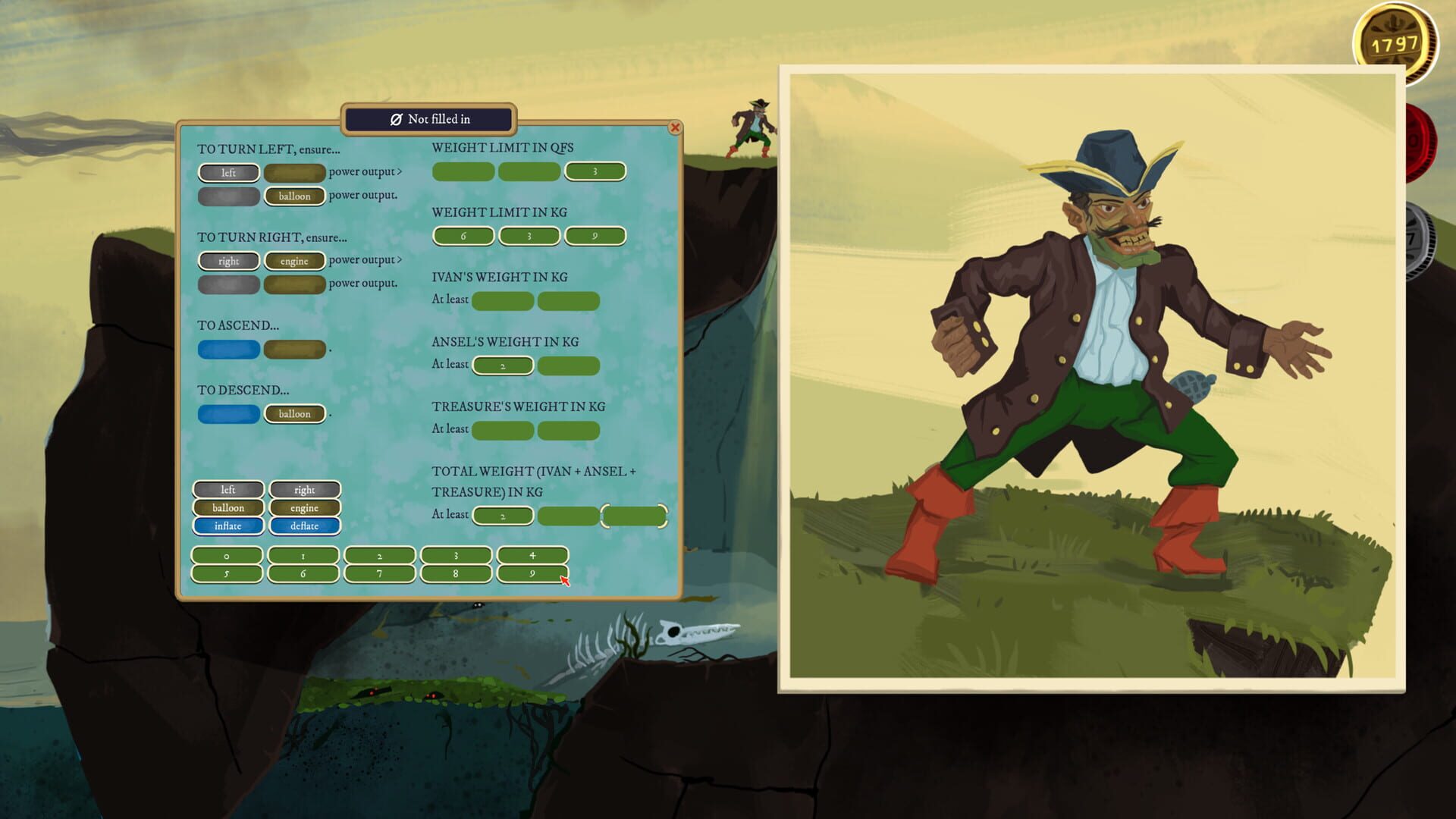Viewport: 1456px width, 819px height.
Task: Pick up the 'engine' token
Action: click(x=305, y=507)
